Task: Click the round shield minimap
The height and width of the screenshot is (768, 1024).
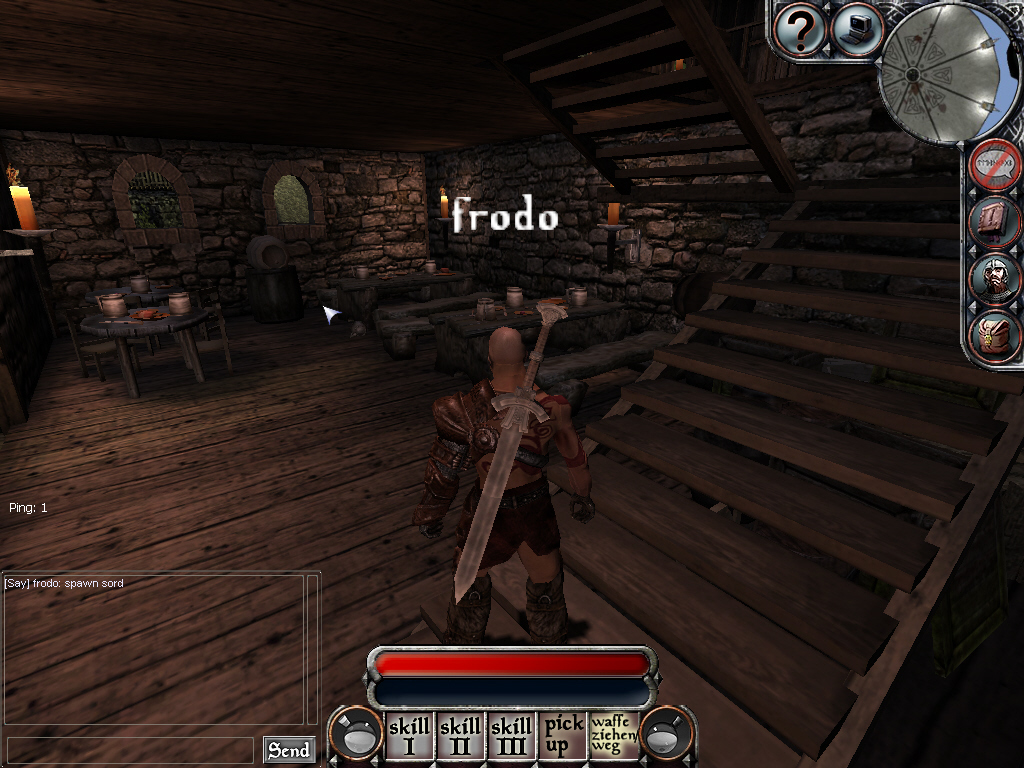Action: [x=940, y=71]
